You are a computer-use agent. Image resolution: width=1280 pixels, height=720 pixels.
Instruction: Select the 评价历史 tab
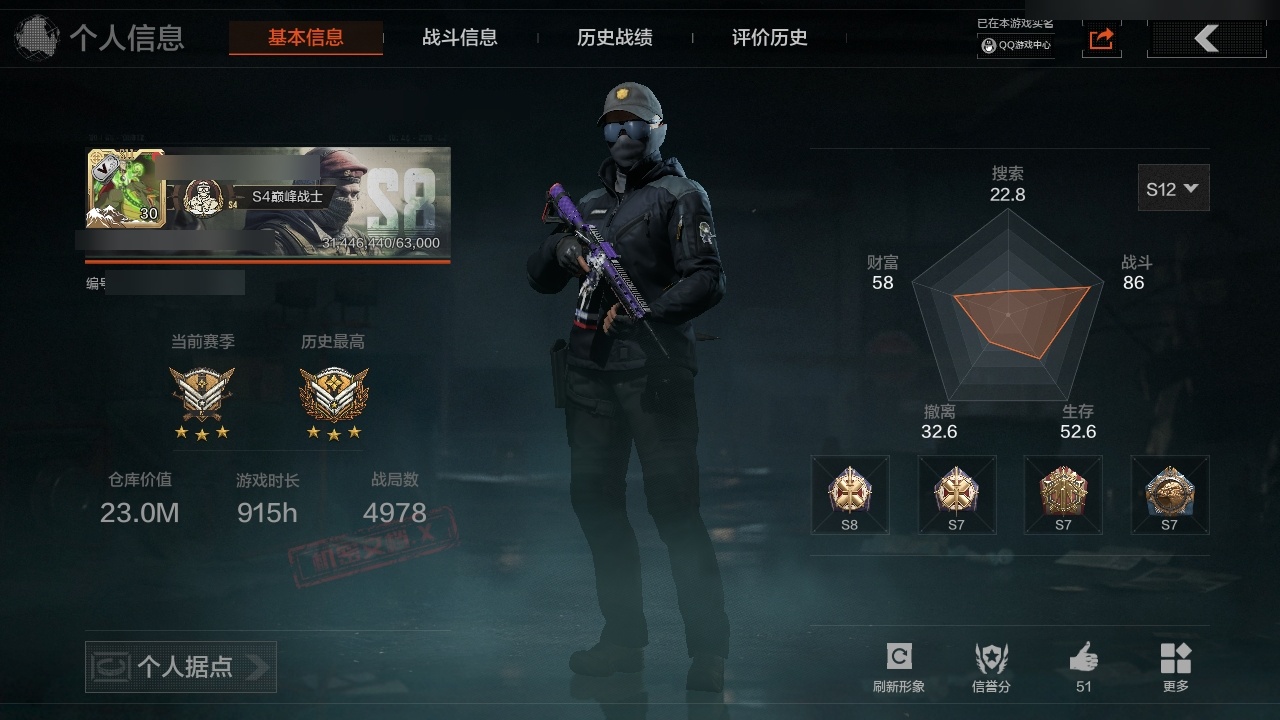tap(769, 38)
